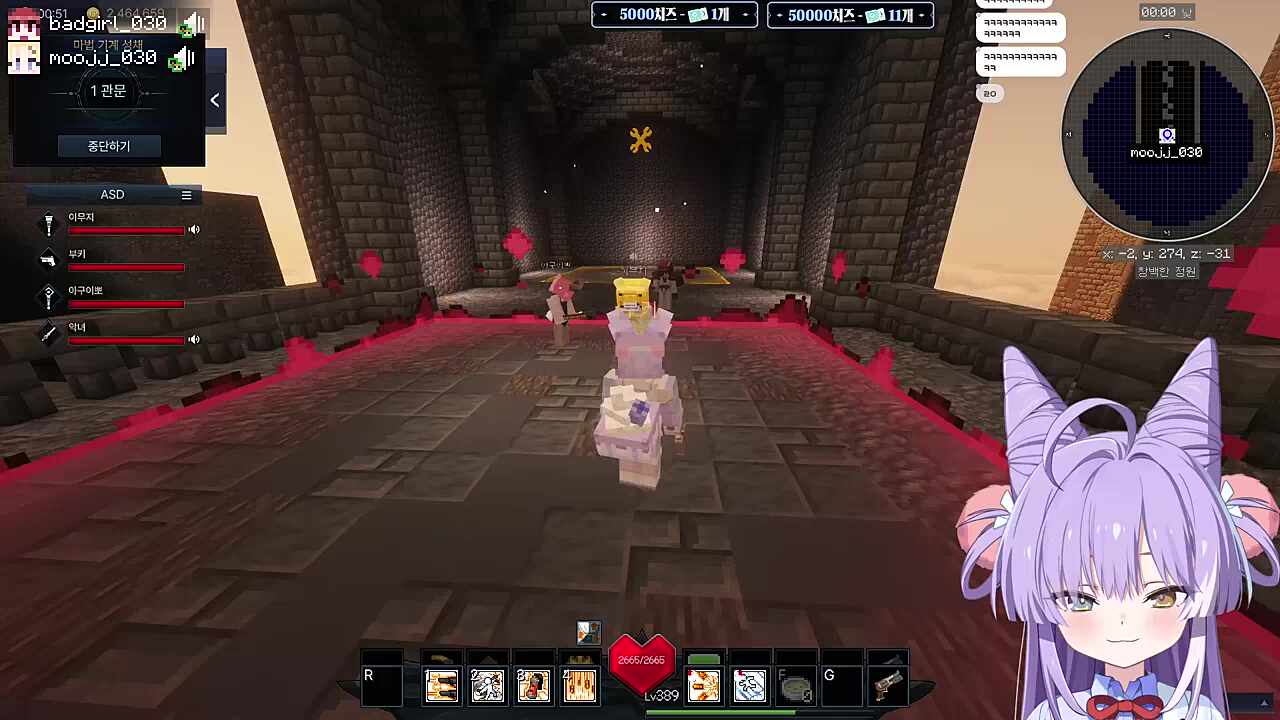
Task: Activate the bullets skill in slot 1
Action: tap(441, 686)
